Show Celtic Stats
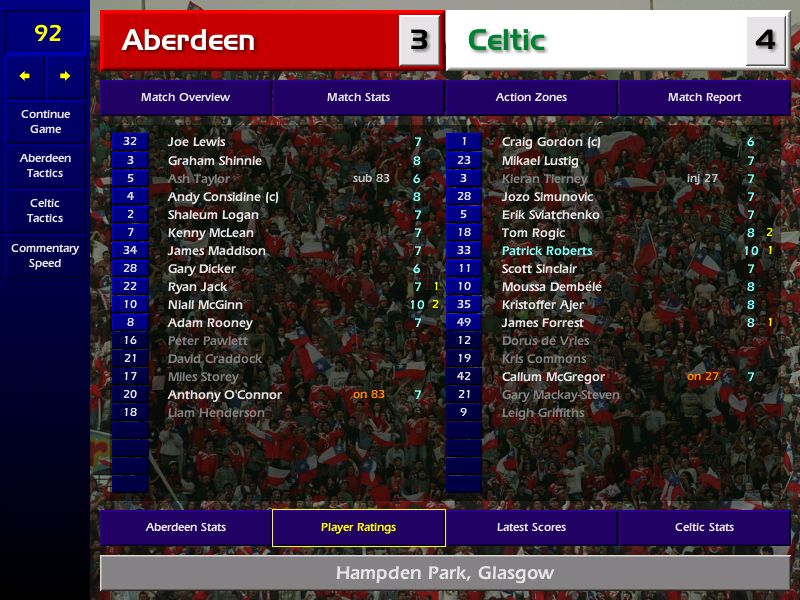The height and width of the screenshot is (600, 800). coord(704,527)
